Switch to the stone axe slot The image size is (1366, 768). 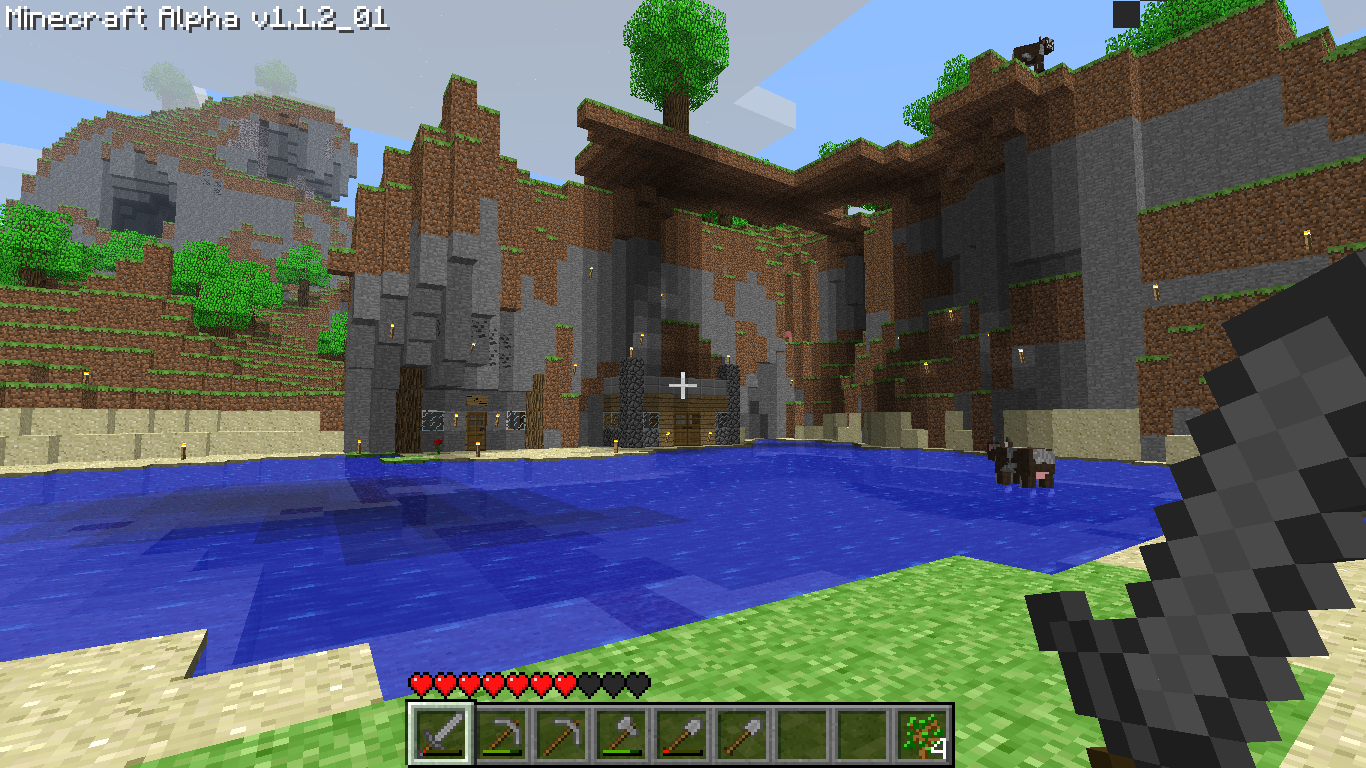pos(620,735)
